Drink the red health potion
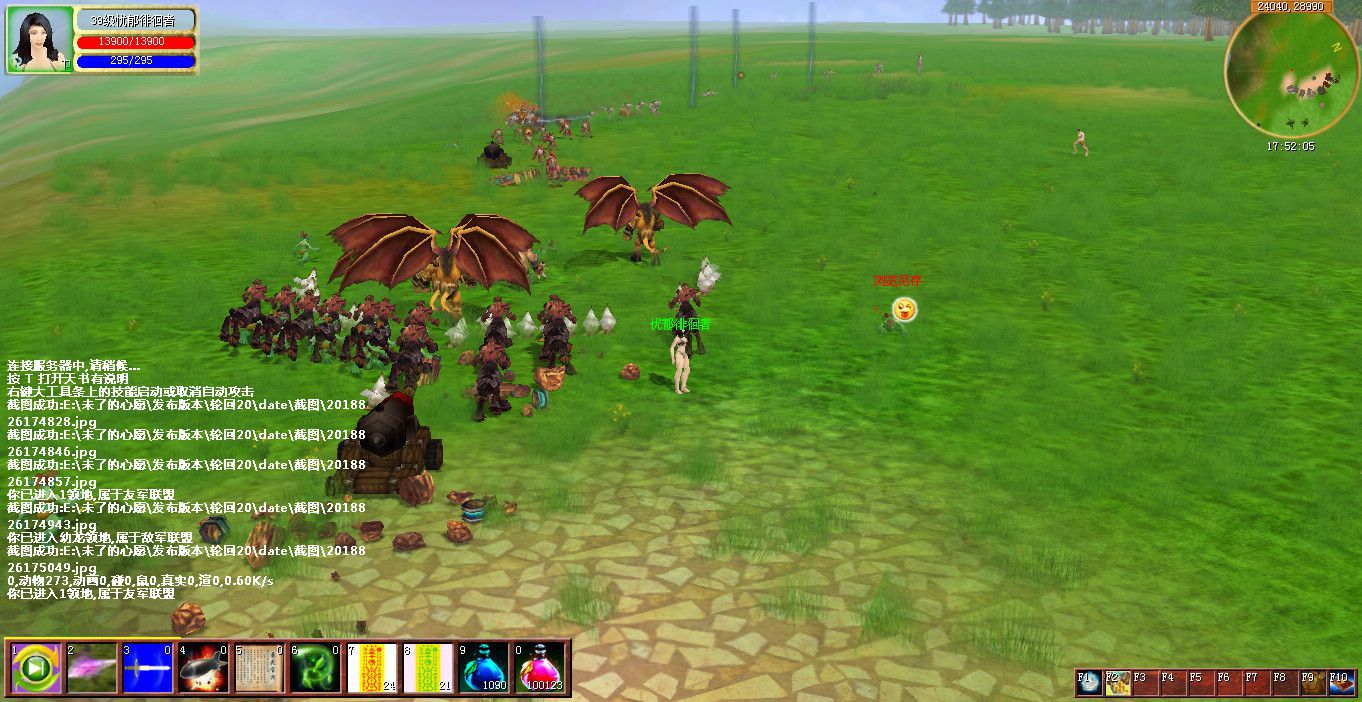The height and width of the screenshot is (702, 1362). pos(540,668)
